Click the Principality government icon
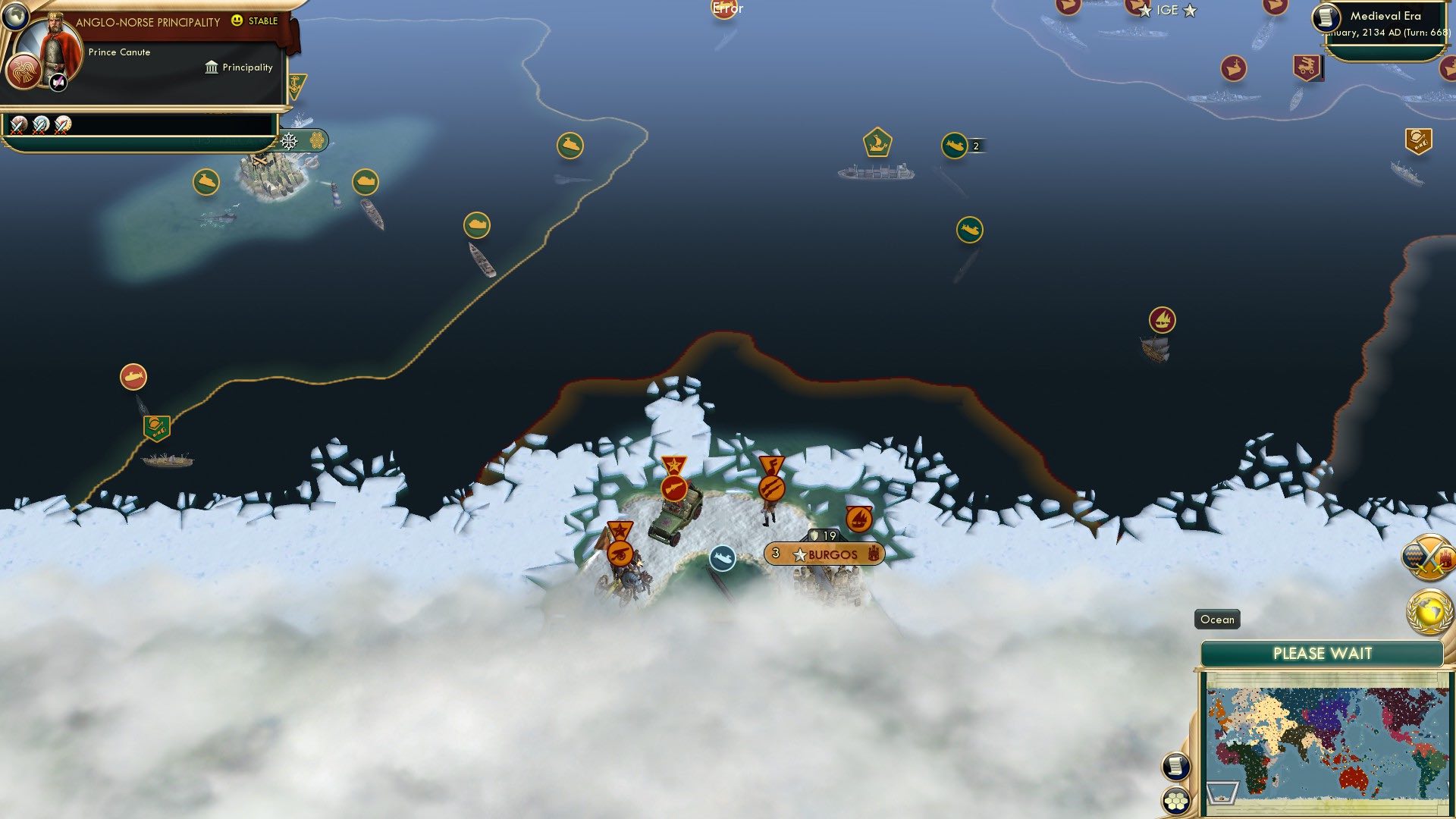This screenshot has height=819, width=1456. [x=212, y=67]
